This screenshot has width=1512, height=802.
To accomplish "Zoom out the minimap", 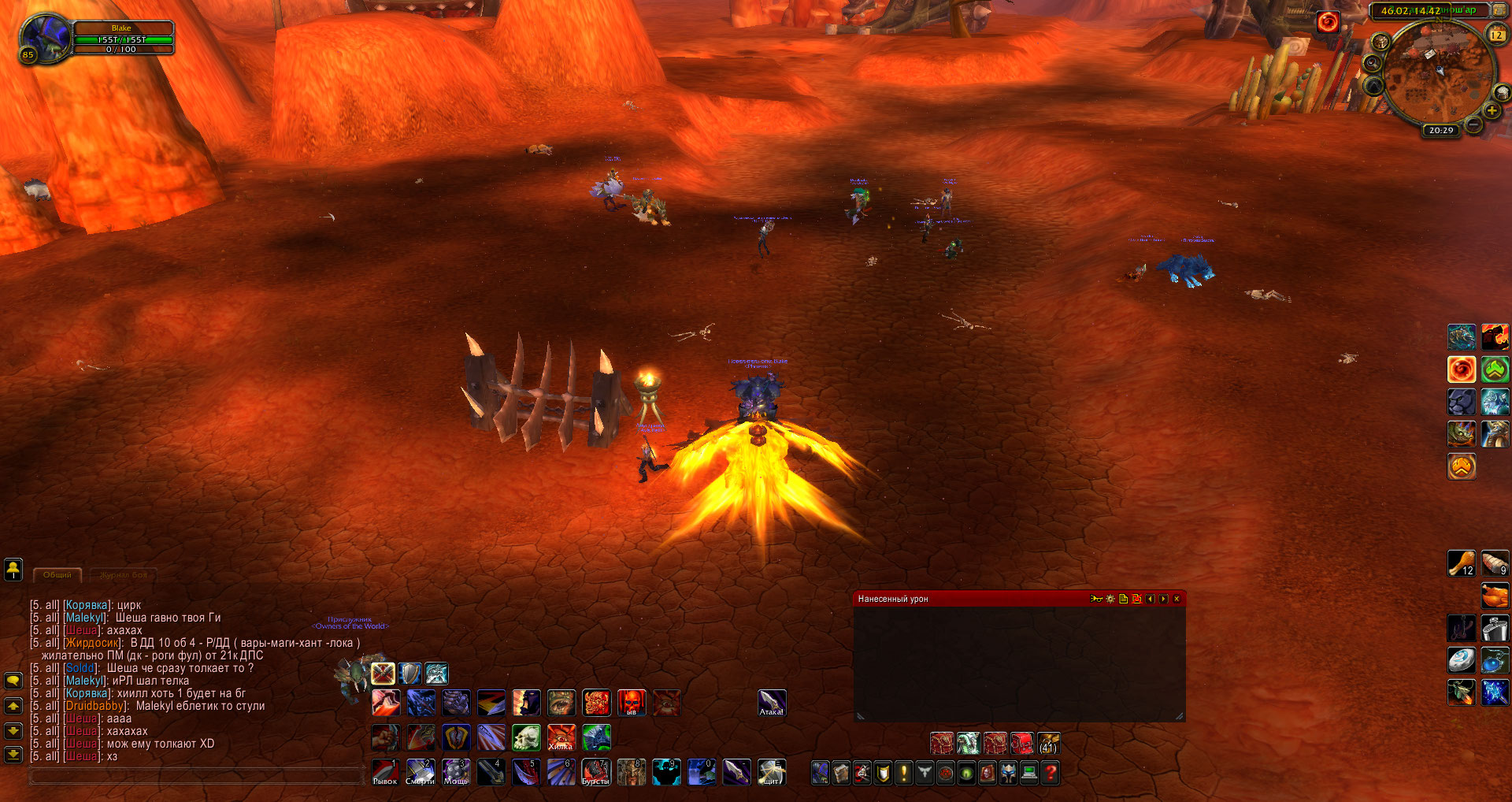I will (x=1474, y=124).
